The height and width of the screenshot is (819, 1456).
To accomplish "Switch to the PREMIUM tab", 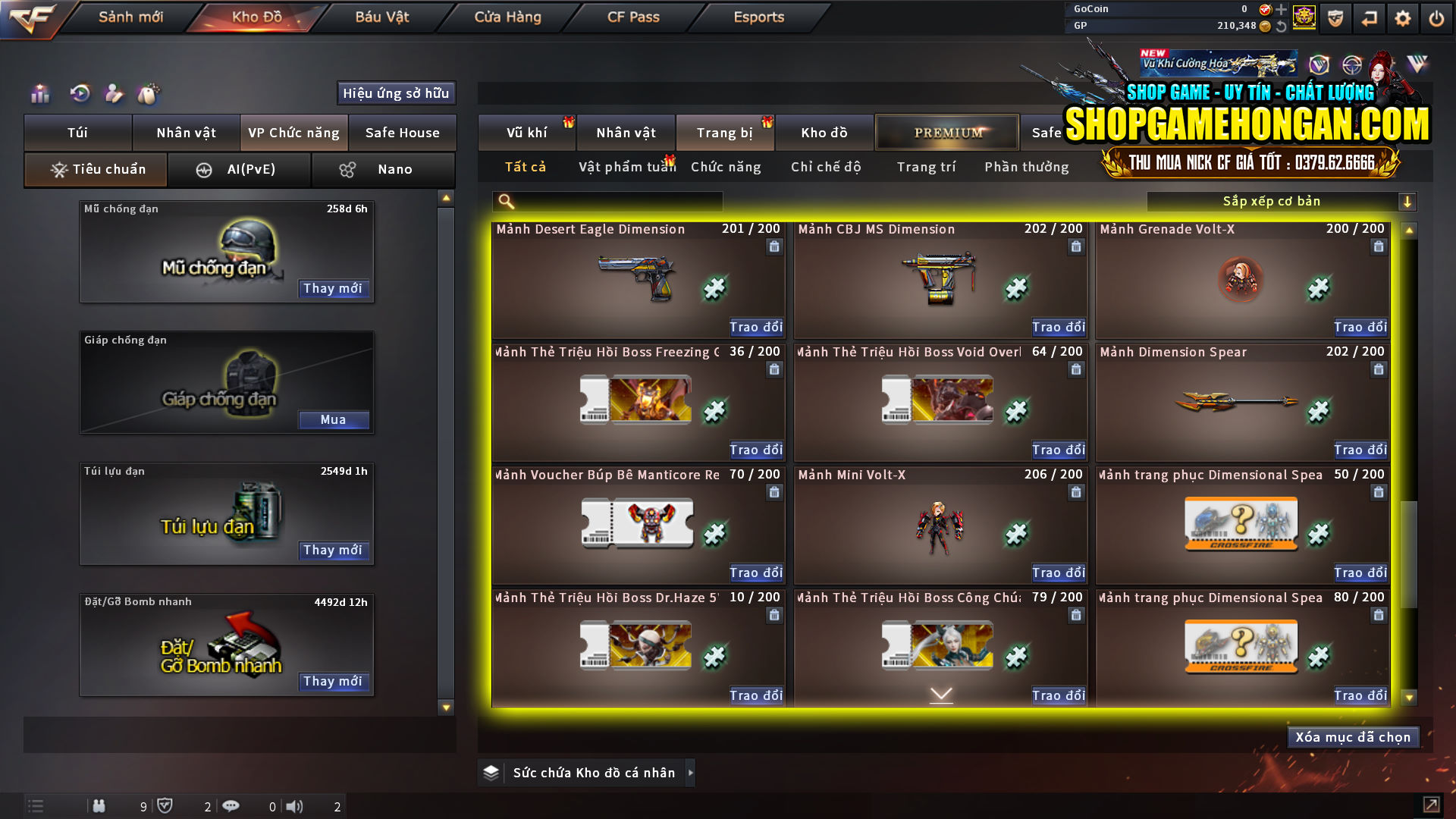I will pos(946,132).
